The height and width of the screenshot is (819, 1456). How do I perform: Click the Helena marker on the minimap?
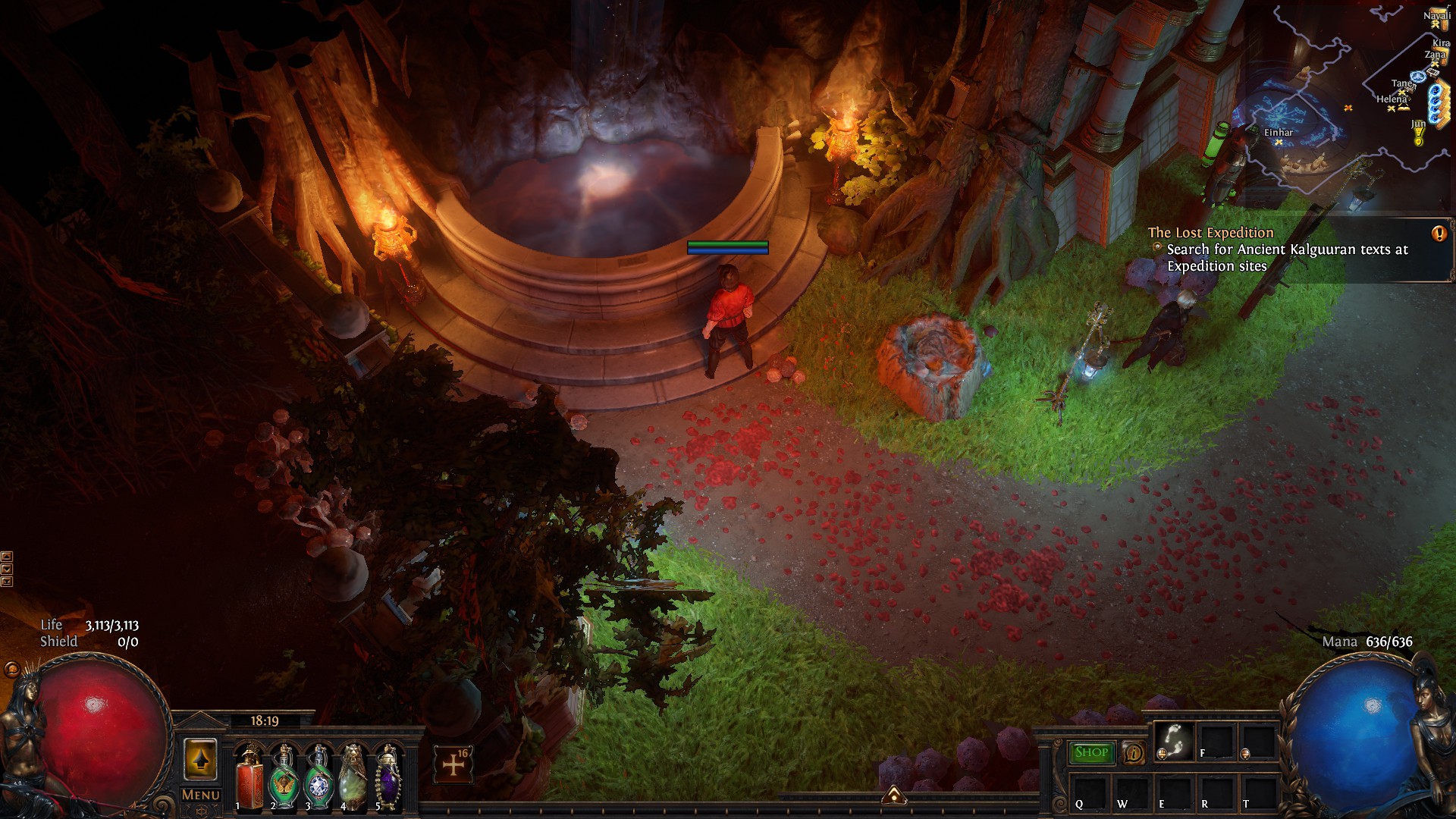click(x=1392, y=108)
